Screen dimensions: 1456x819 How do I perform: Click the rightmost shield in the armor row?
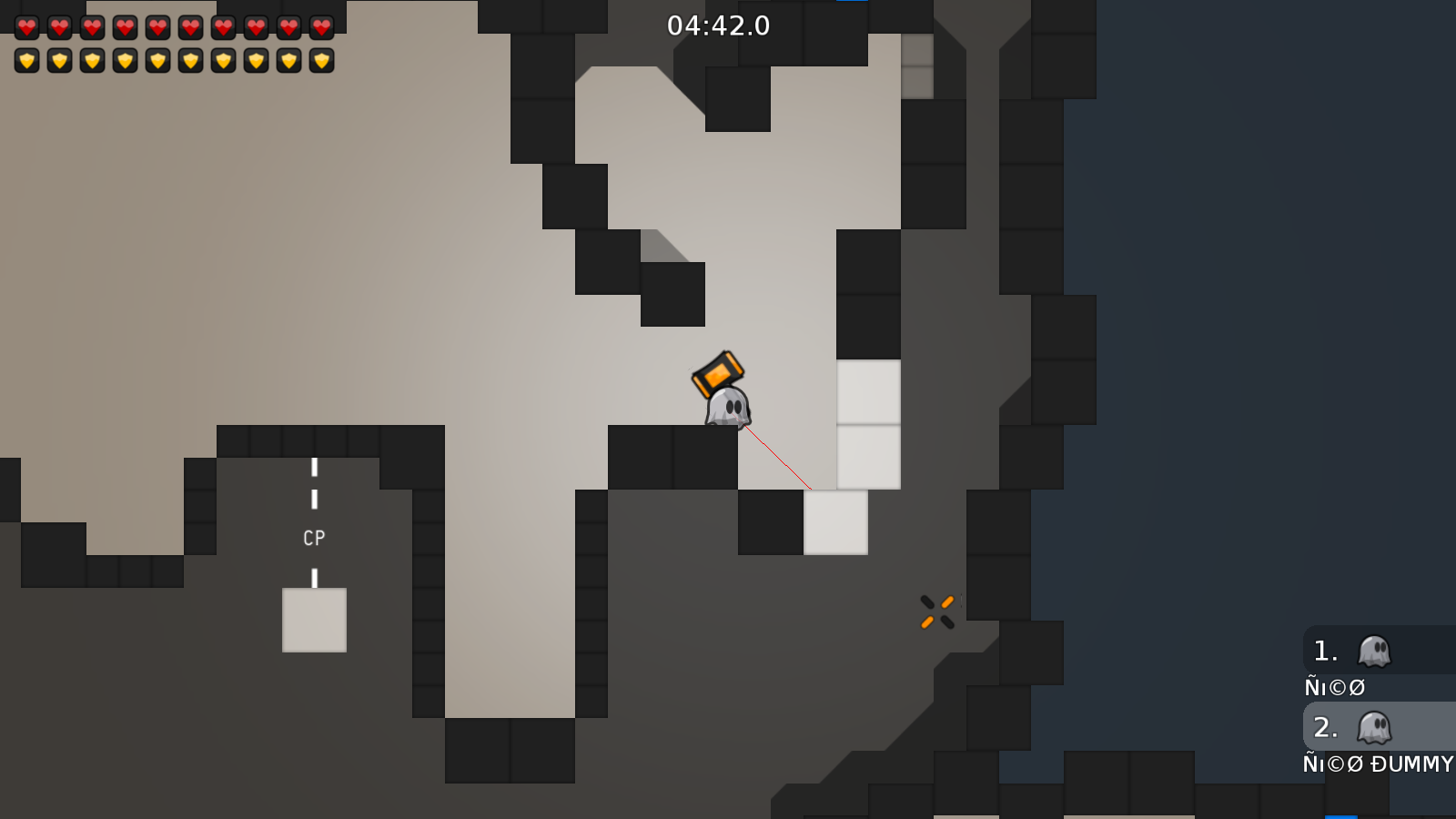click(320, 60)
